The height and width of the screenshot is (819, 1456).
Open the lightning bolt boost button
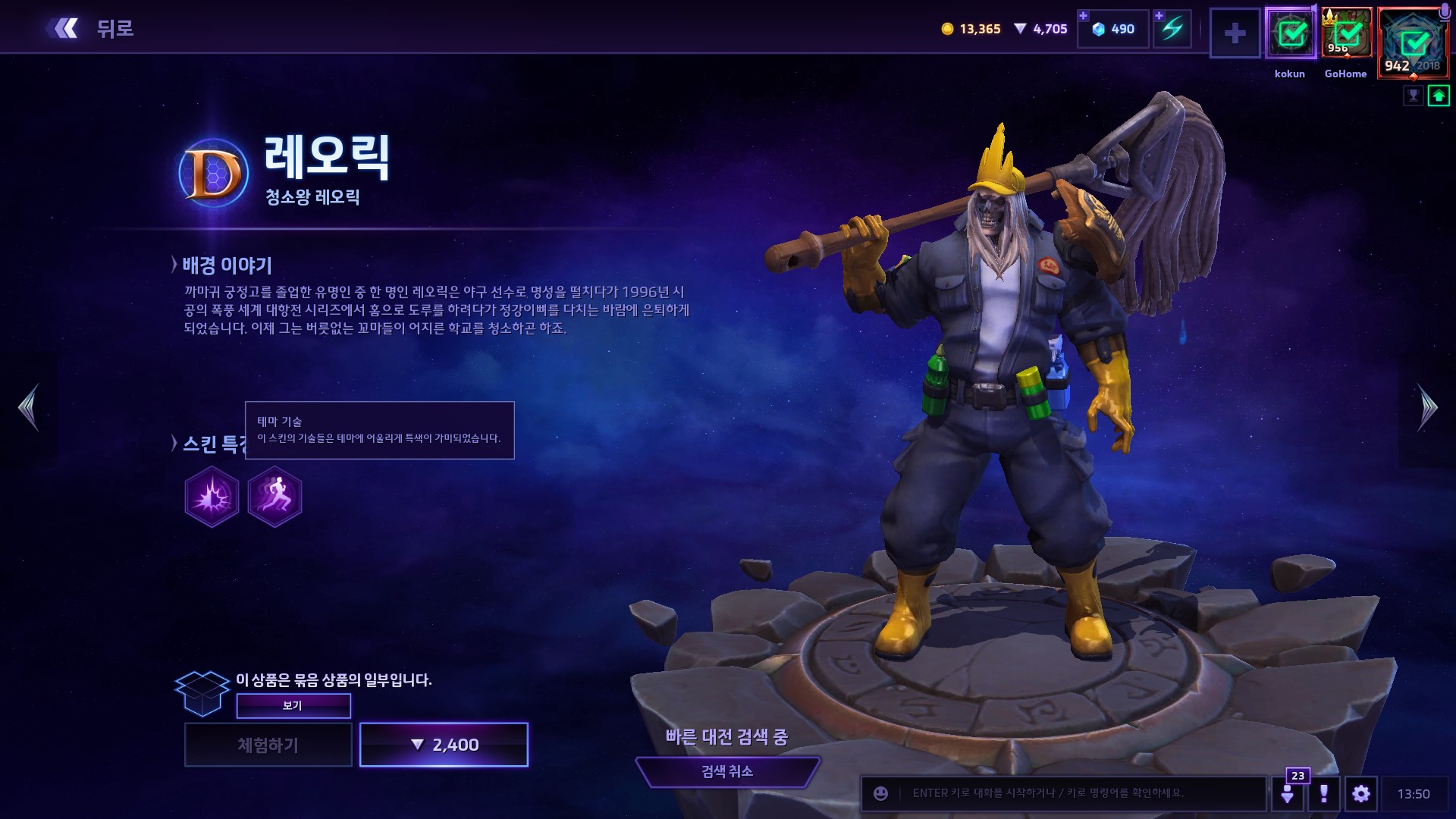1172,29
